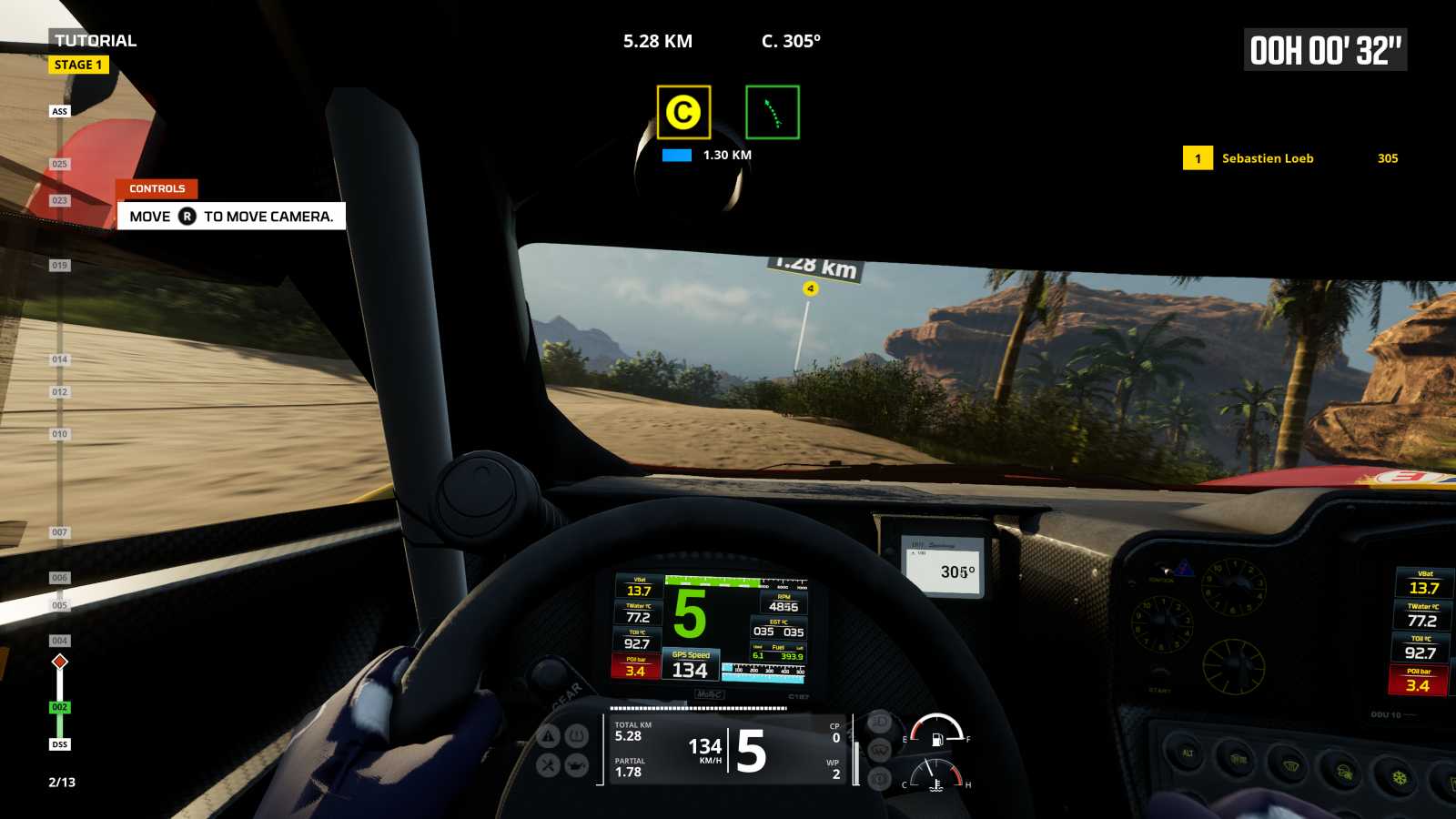This screenshot has height=819, width=1456.
Task: Click the red diamond position marker
Action: [60, 662]
